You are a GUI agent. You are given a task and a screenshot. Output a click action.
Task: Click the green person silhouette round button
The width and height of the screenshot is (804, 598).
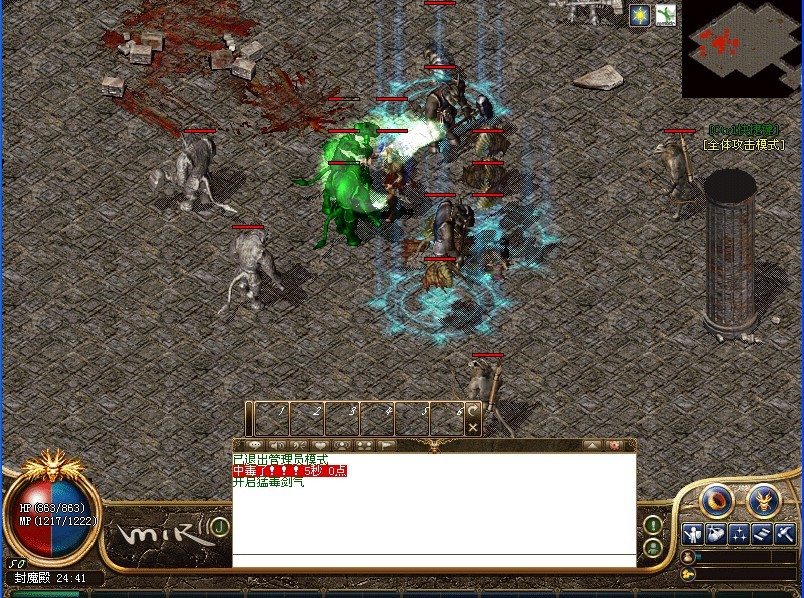tap(652, 547)
